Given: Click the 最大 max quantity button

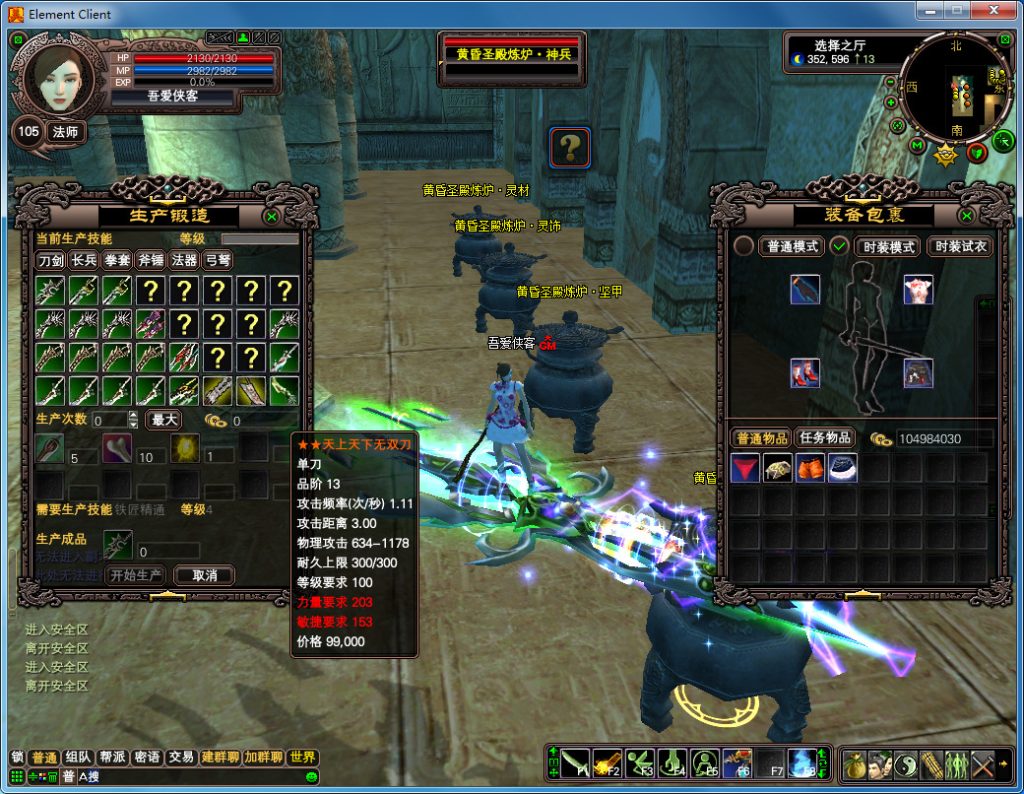Looking at the screenshot, I should click(x=164, y=420).
